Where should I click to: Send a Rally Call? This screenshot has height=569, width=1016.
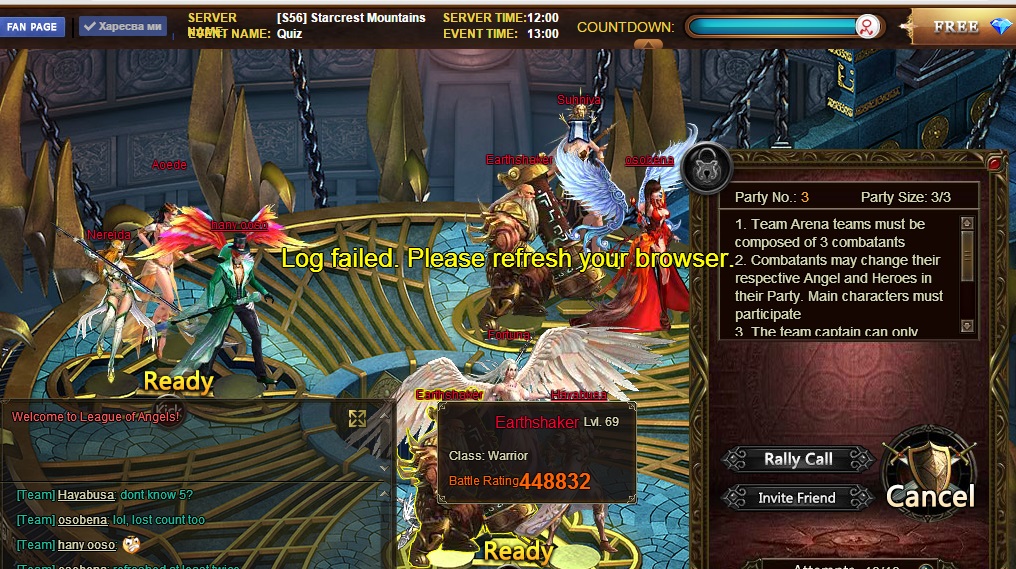point(797,459)
